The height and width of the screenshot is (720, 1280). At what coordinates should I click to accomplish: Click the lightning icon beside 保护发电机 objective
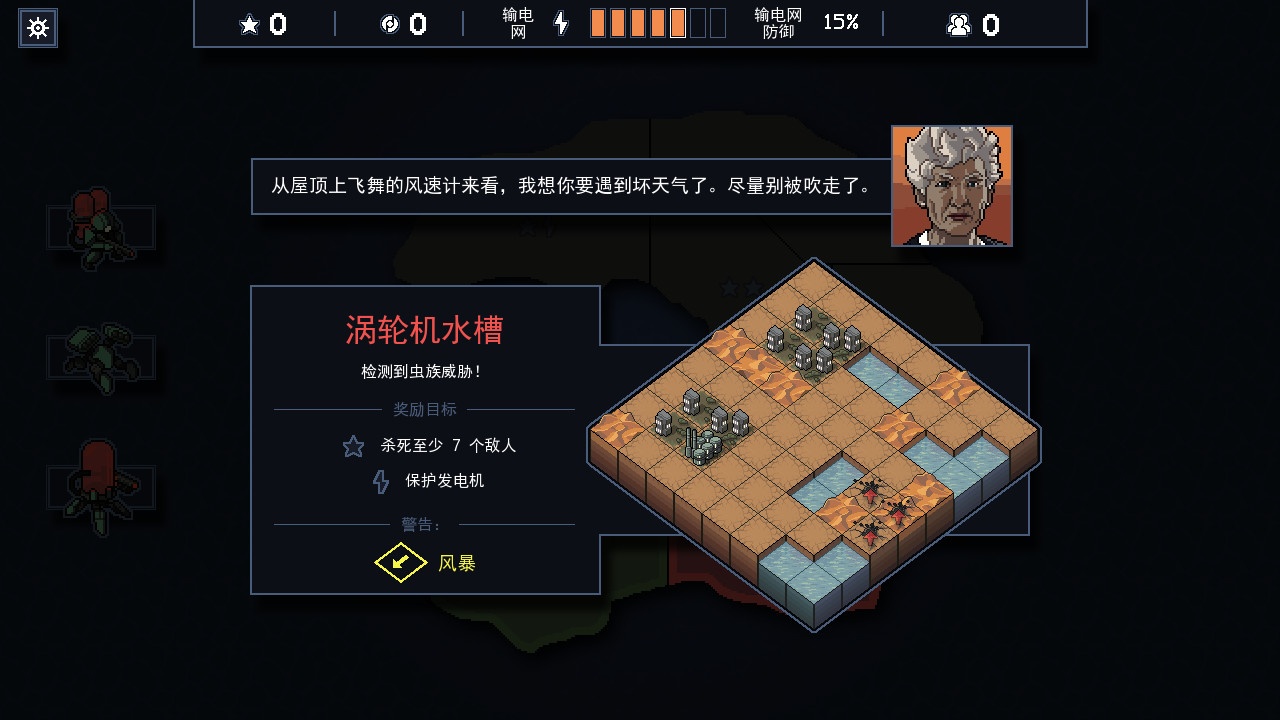coord(380,482)
